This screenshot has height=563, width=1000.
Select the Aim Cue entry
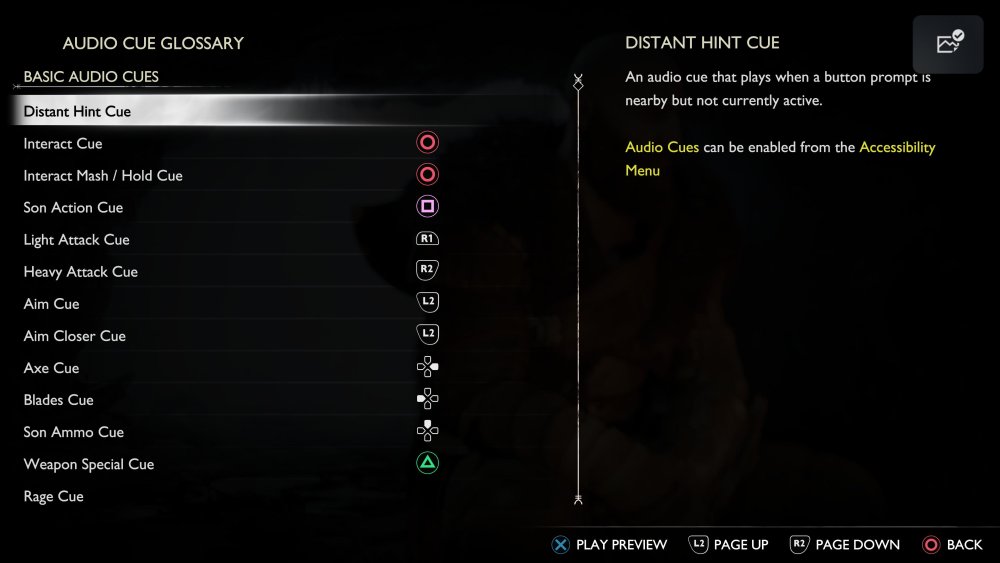[x=51, y=303]
